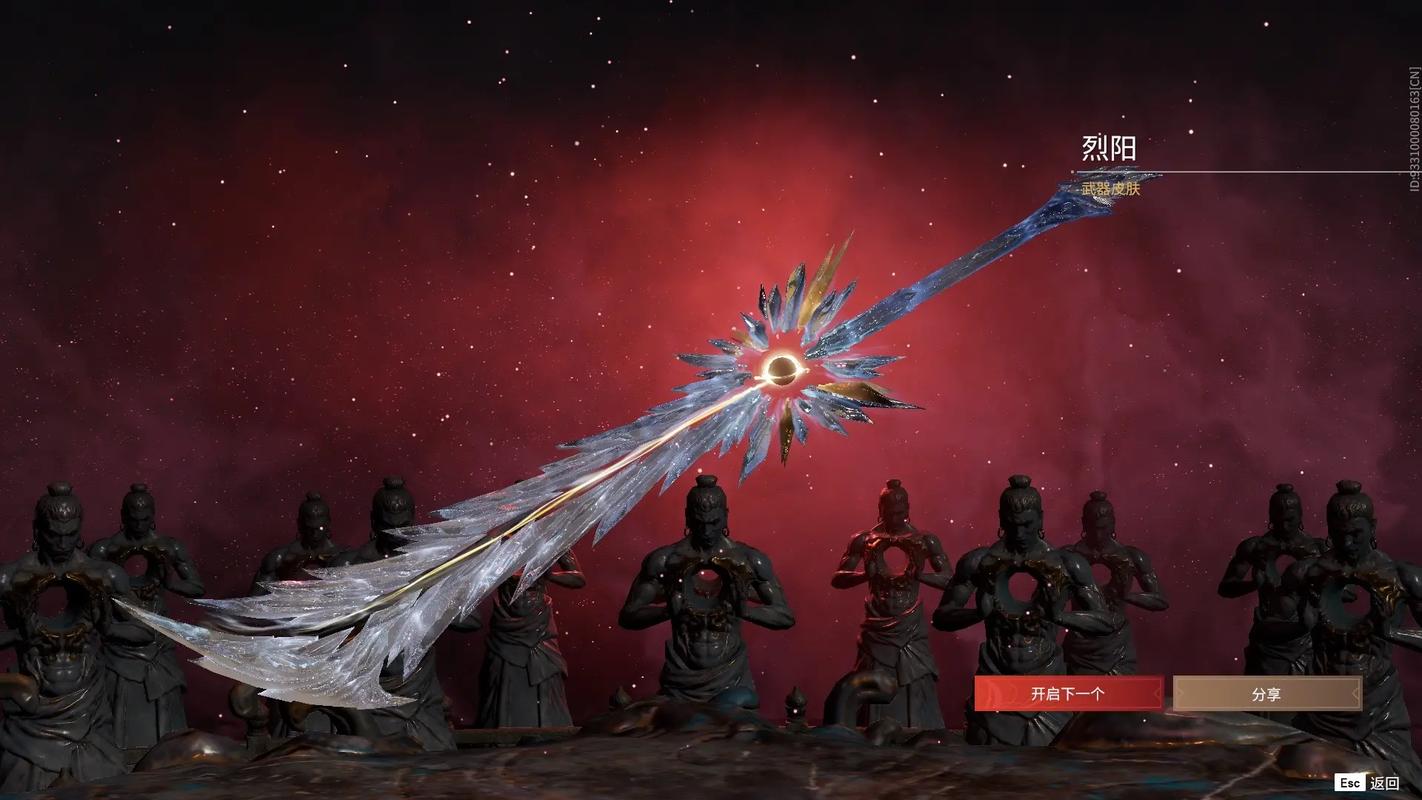The image size is (1422, 800).
Task: Share the skin with 分享 button
Action: pos(1266,693)
